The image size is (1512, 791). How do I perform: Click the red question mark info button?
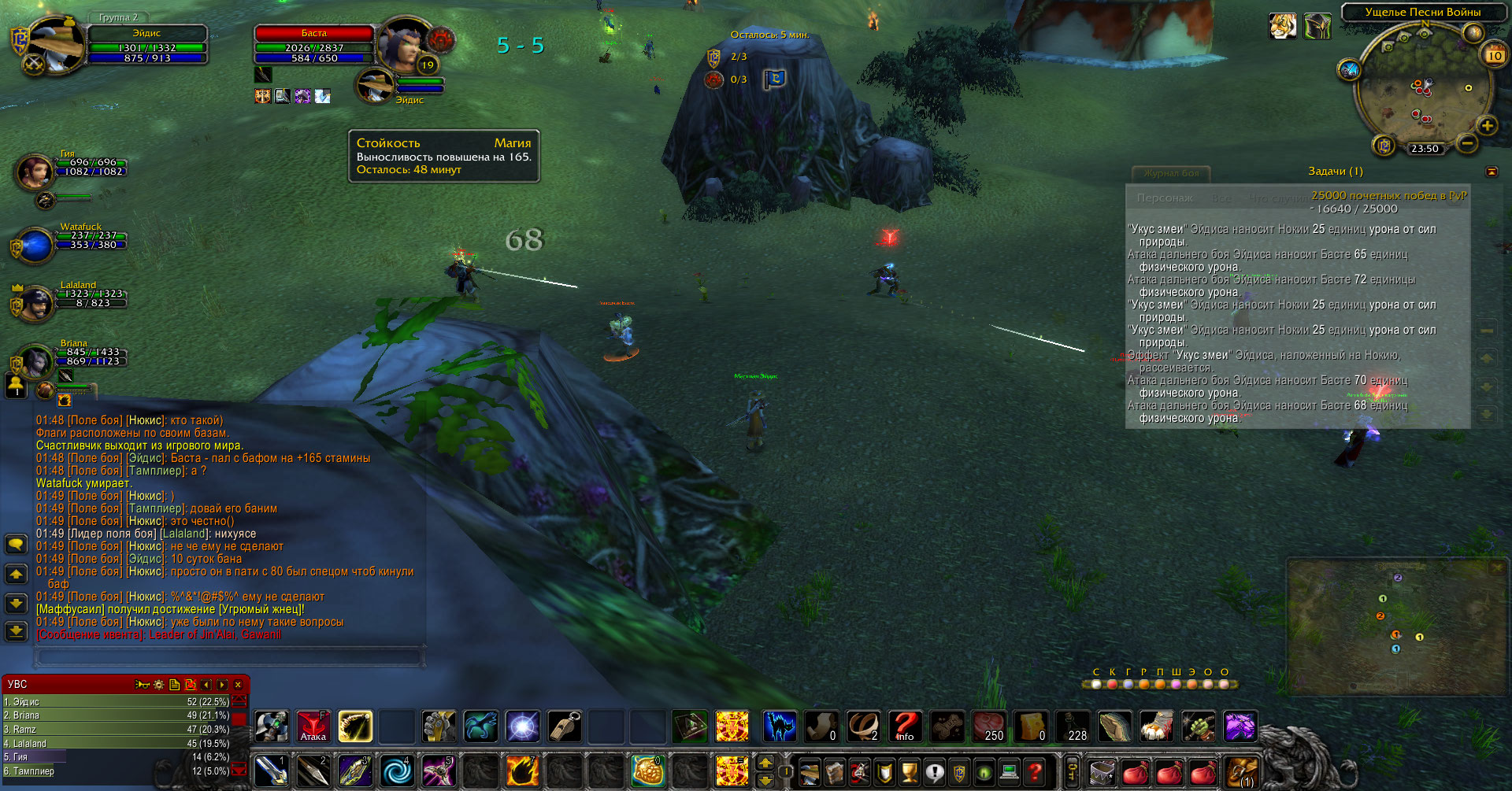point(905,726)
